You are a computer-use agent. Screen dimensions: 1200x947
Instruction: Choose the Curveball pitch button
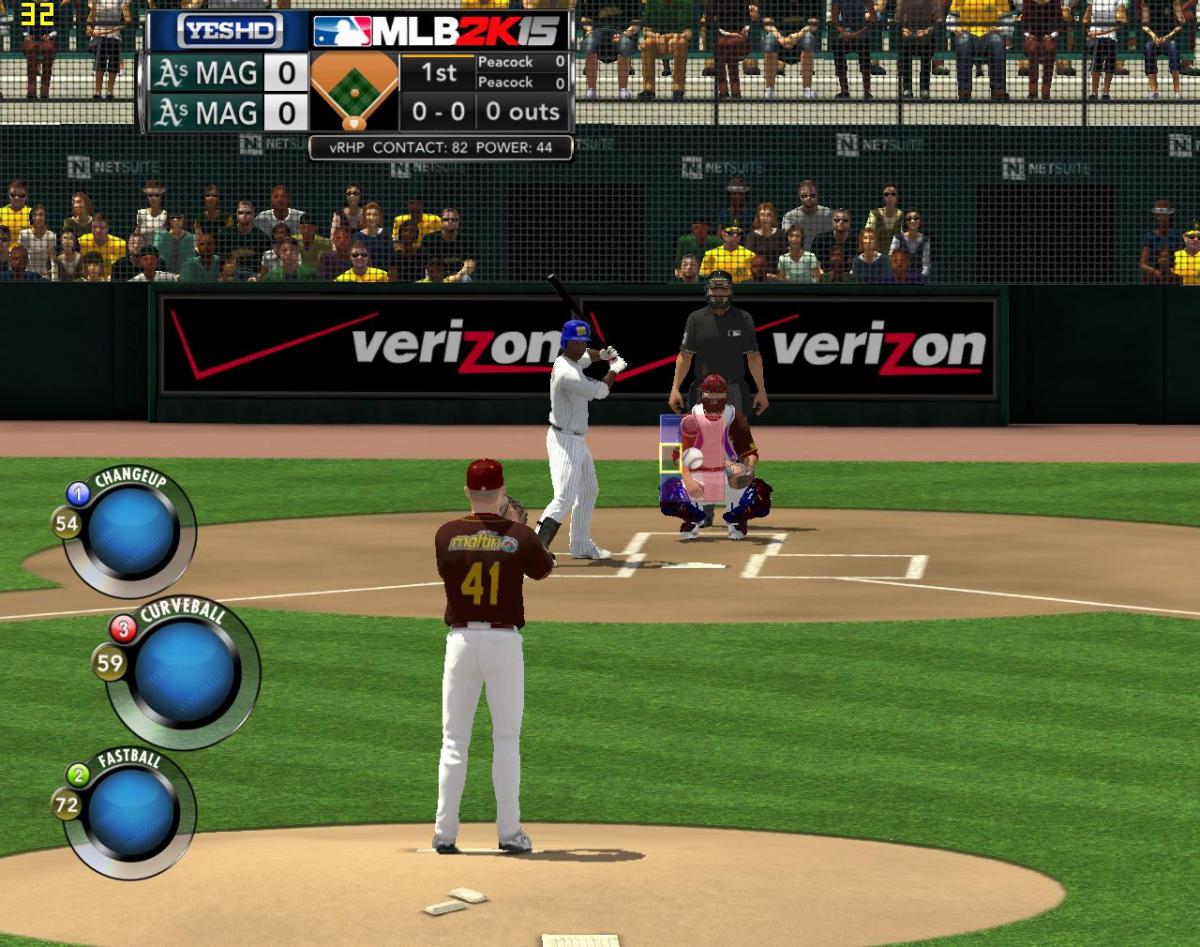point(185,672)
